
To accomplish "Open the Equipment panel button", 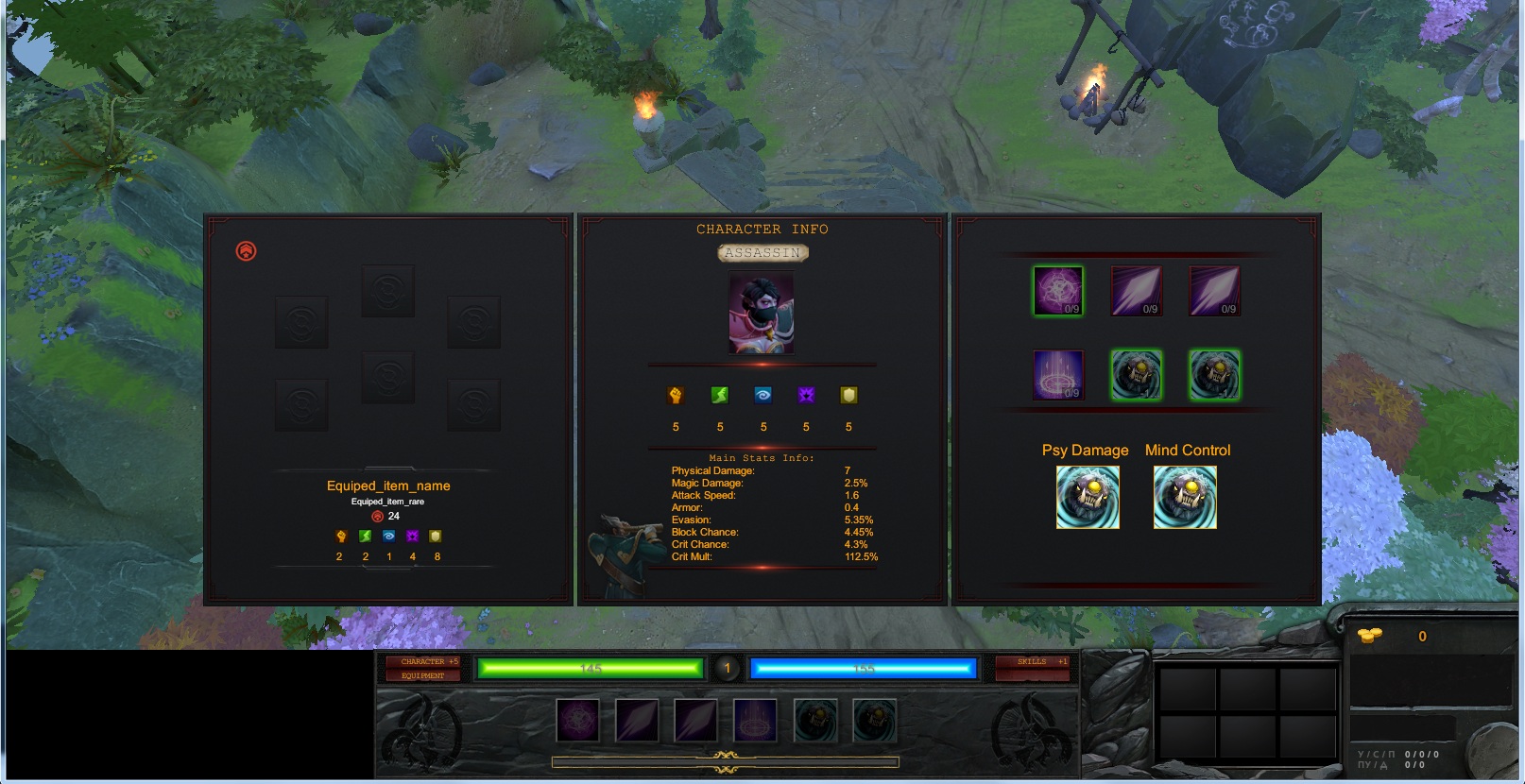I will (422, 675).
